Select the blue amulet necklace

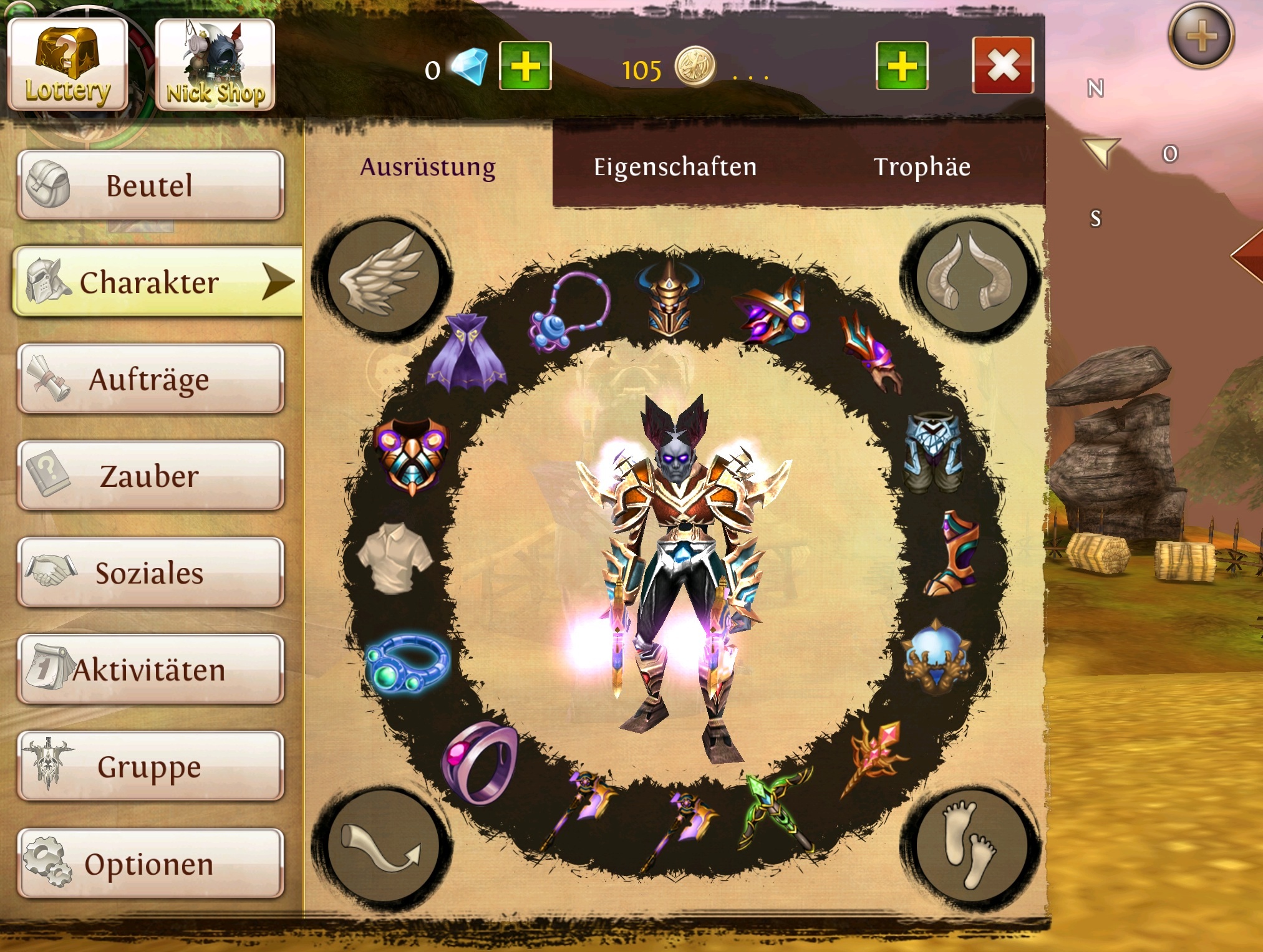(569, 311)
